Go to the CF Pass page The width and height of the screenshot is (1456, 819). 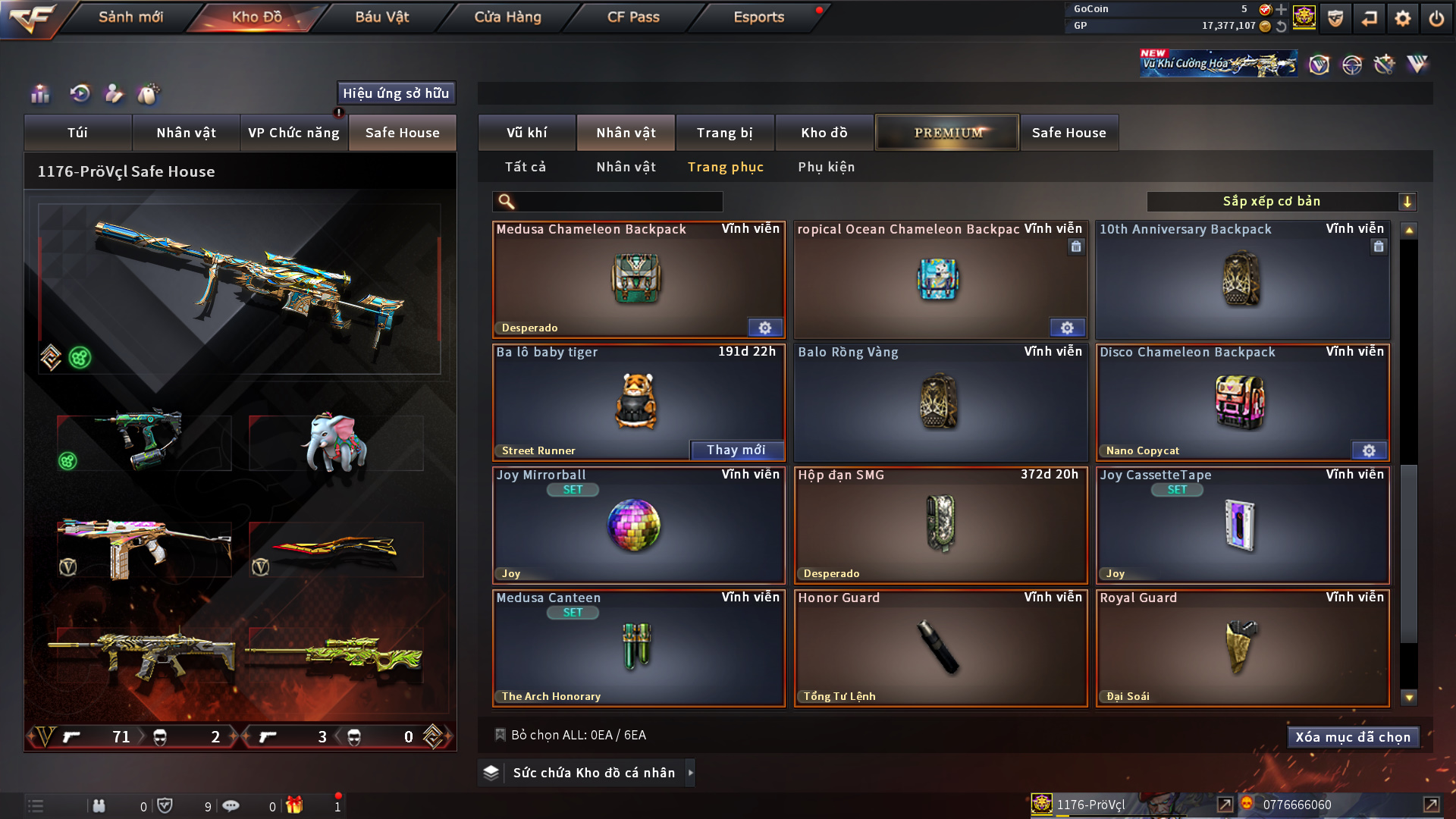pos(633,17)
